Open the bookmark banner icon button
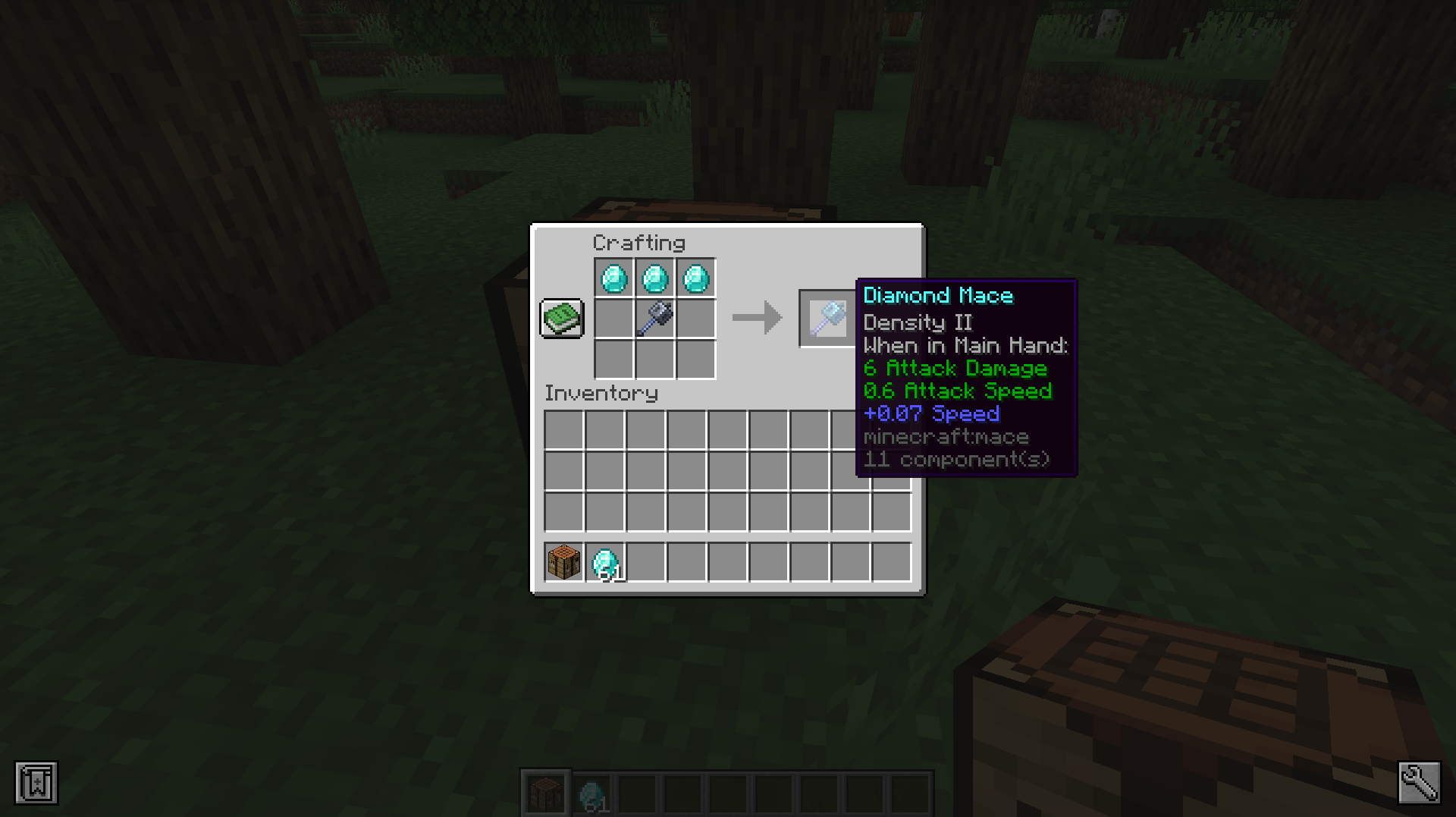 pos(36,782)
